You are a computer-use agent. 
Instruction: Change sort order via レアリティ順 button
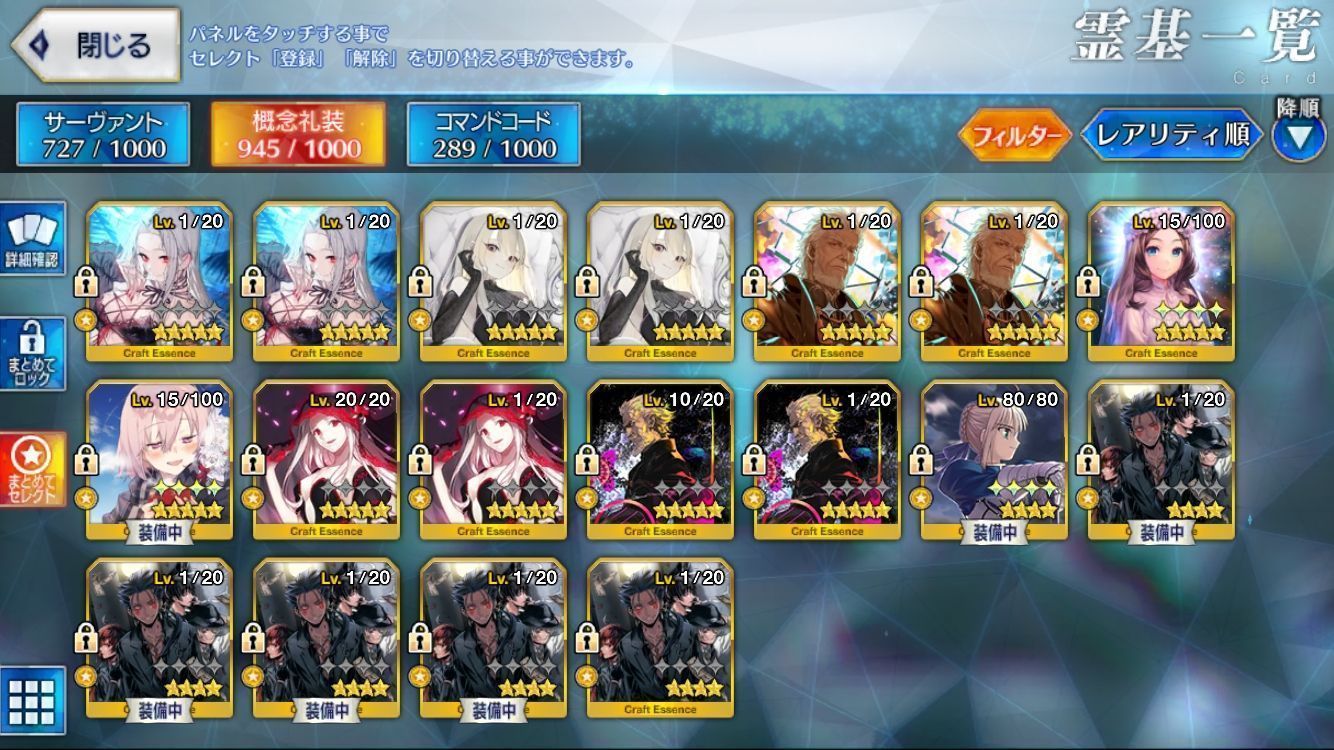click(x=1172, y=136)
